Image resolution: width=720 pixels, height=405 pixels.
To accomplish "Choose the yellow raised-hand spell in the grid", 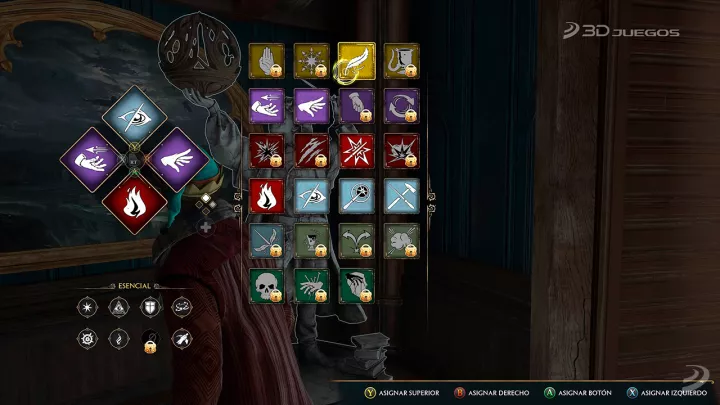I will tap(267, 61).
